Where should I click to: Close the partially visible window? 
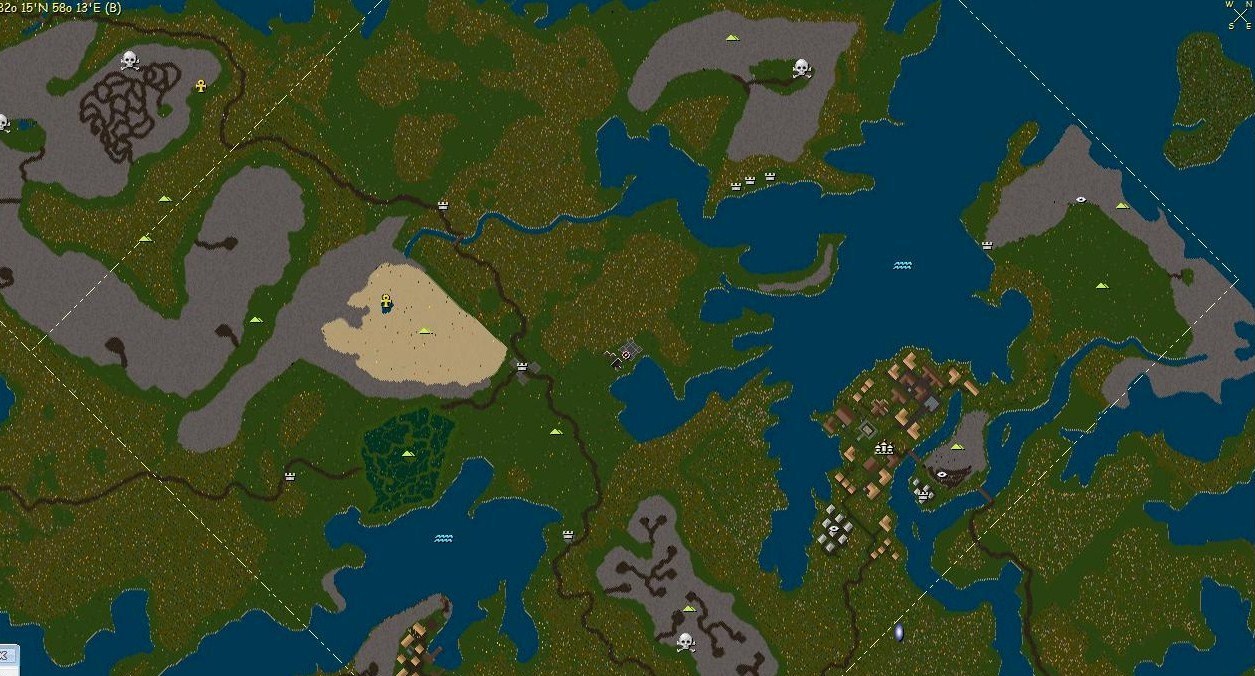[4, 655]
